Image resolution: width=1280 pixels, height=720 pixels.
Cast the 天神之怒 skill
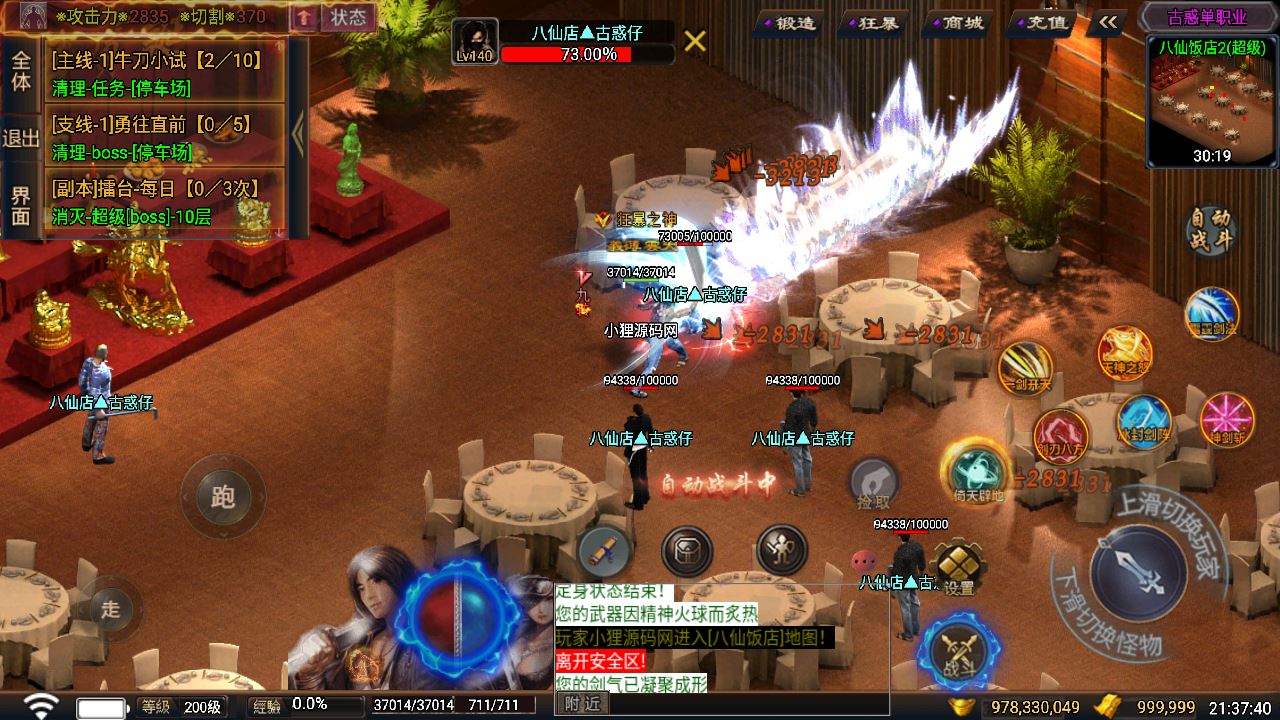tap(1125, 353)
